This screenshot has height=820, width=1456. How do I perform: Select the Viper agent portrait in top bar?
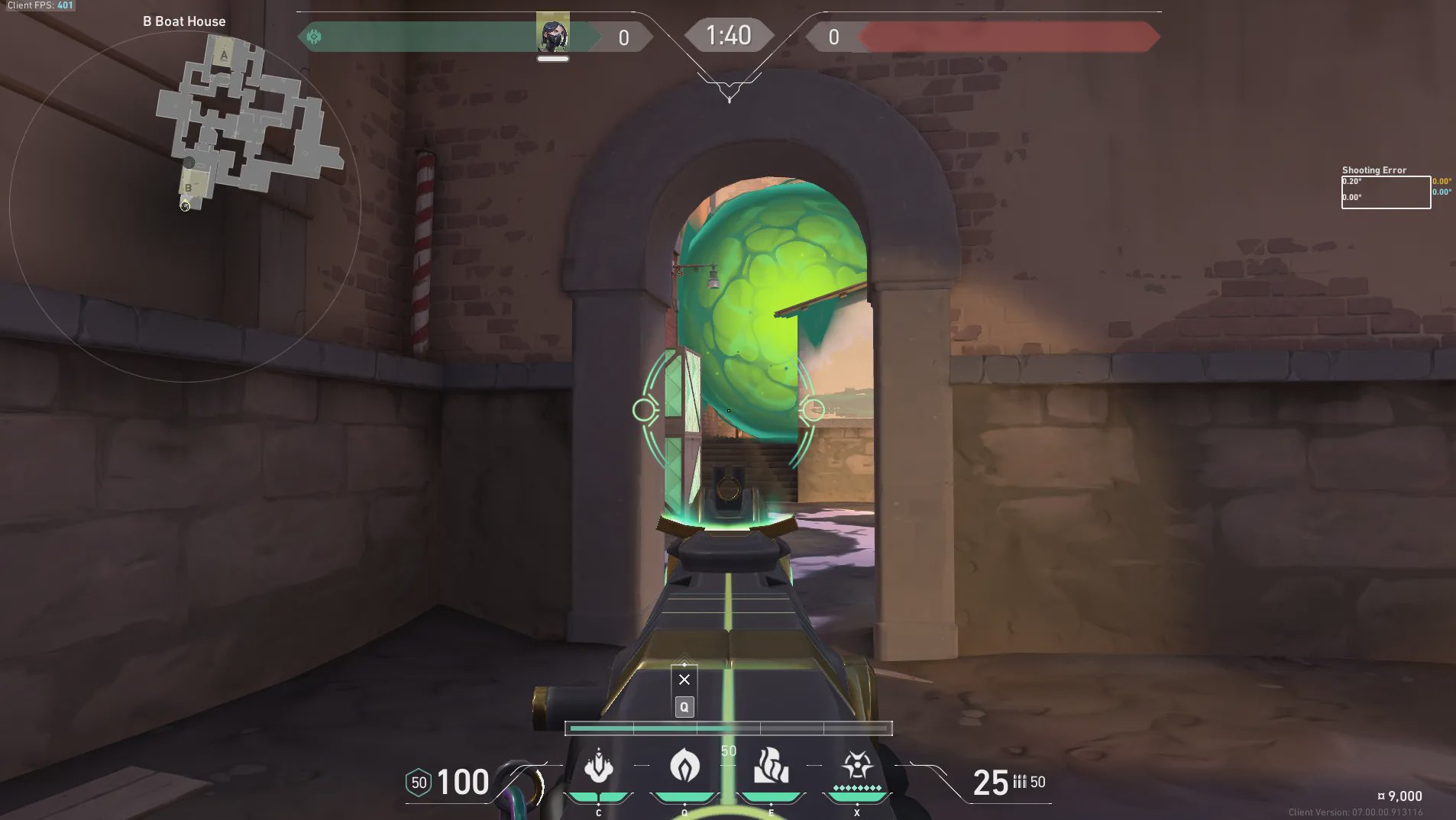[552, 34]
